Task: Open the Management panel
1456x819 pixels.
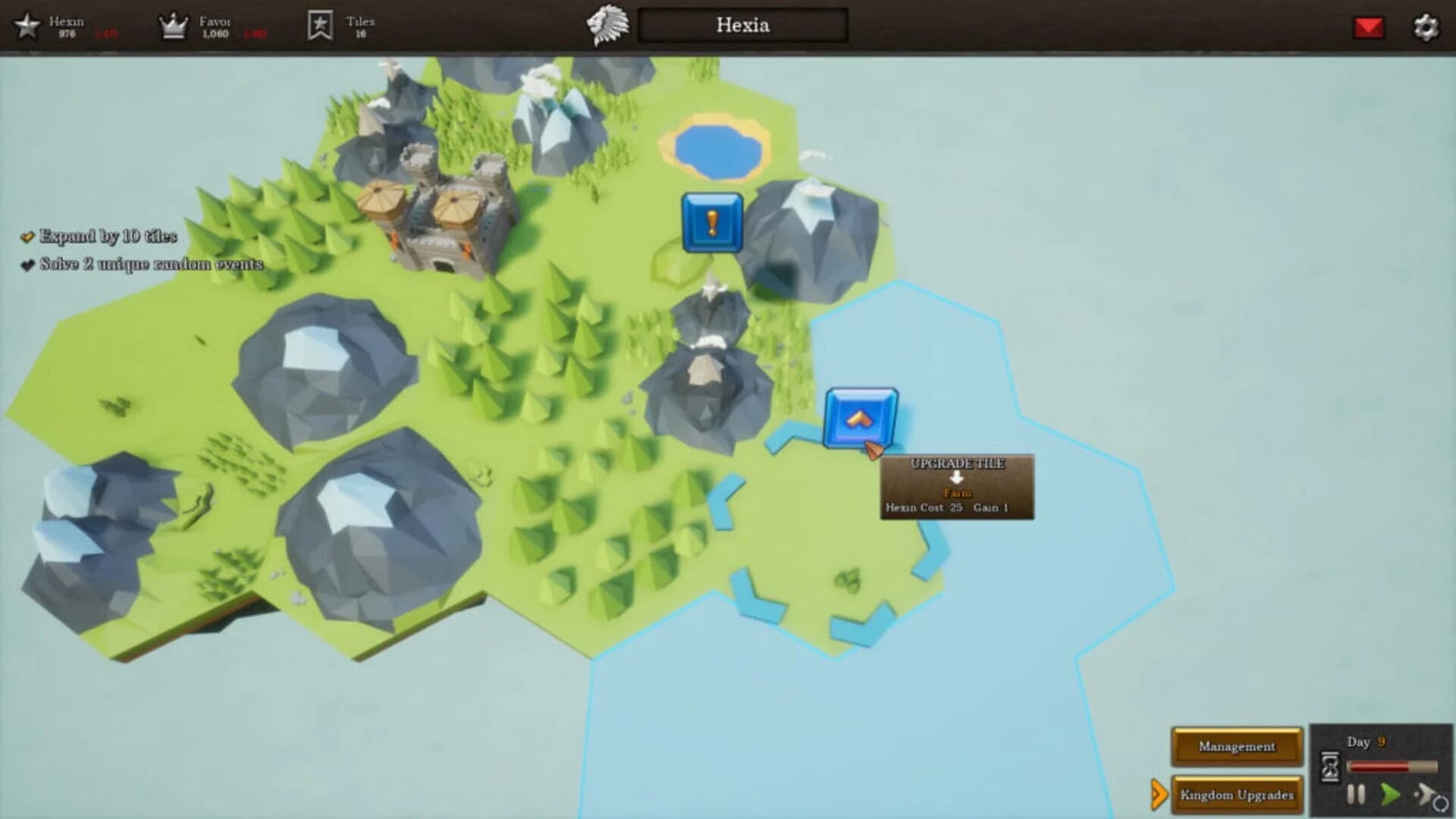Action: 1236,746
